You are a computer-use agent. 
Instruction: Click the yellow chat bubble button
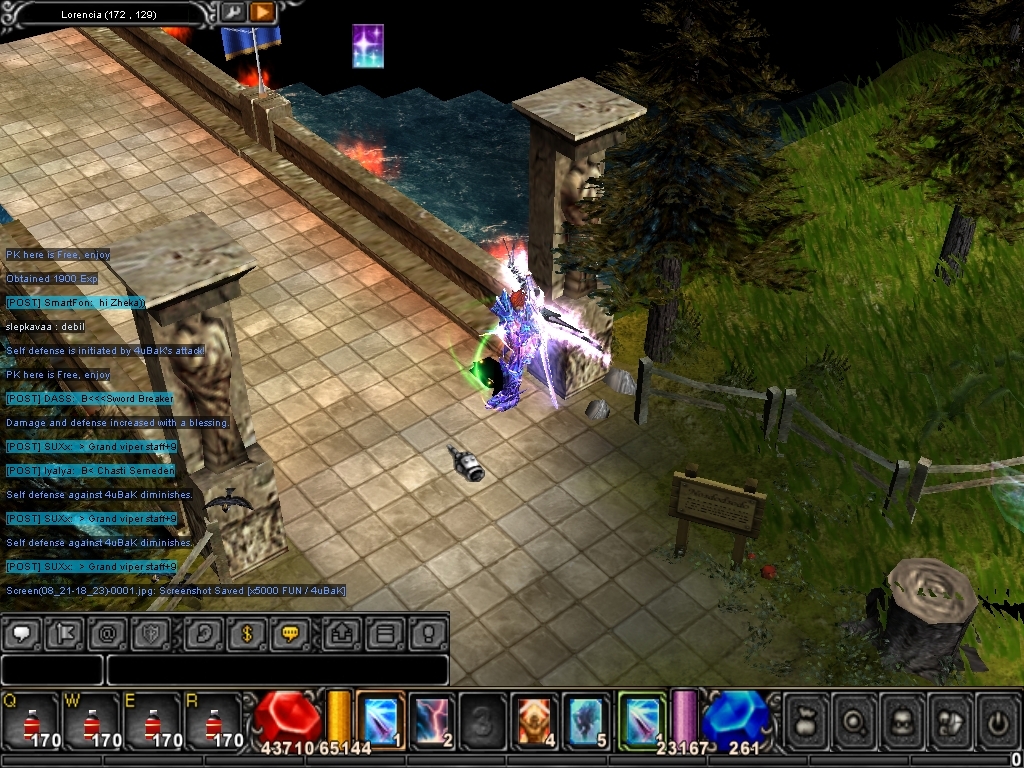coord(290,634)
